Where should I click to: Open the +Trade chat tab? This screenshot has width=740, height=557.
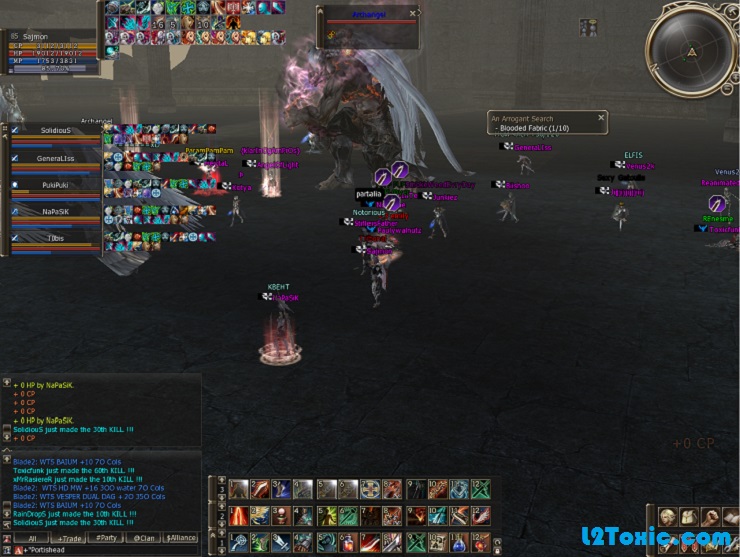coord(69,538)
